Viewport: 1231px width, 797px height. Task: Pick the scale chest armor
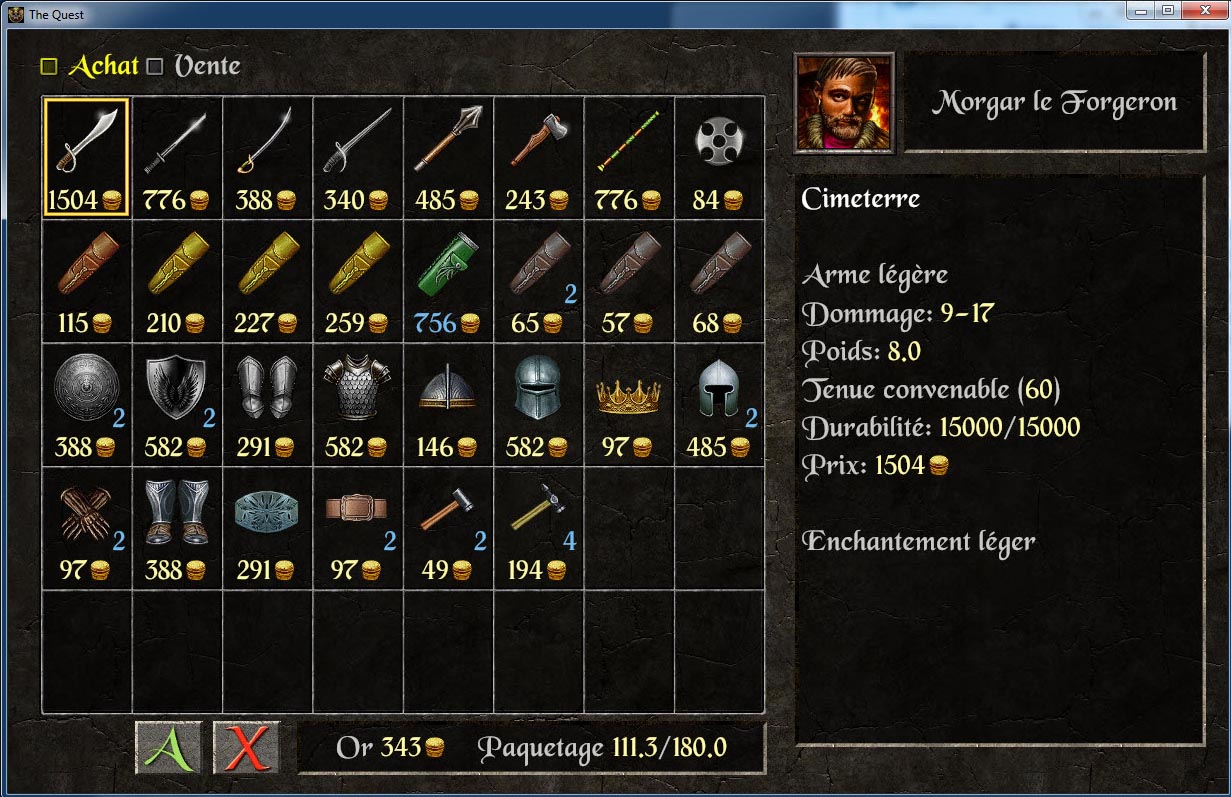pyautogui.click(x=357, y=404)
